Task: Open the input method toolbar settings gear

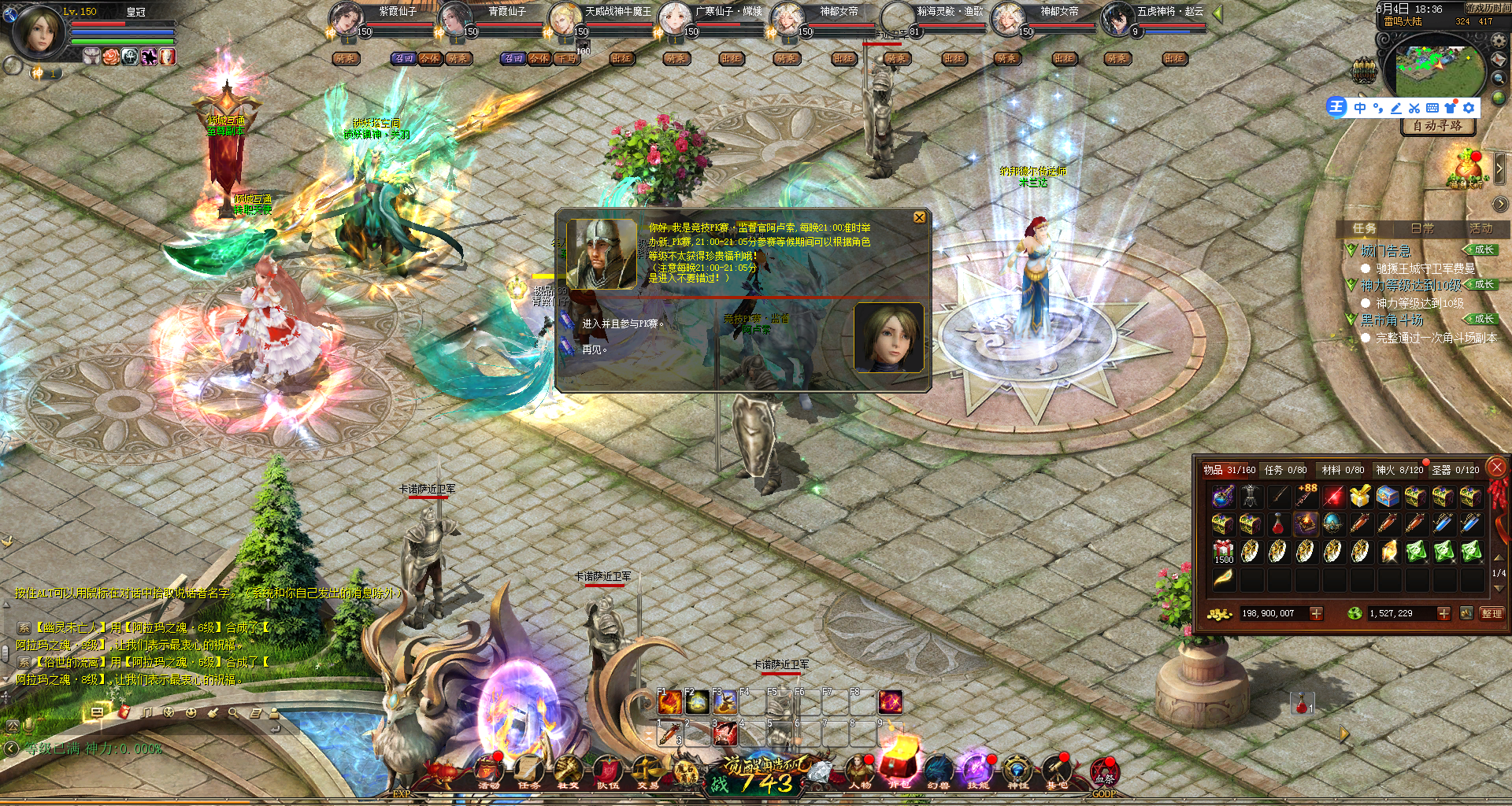Action: (1469, 108)
